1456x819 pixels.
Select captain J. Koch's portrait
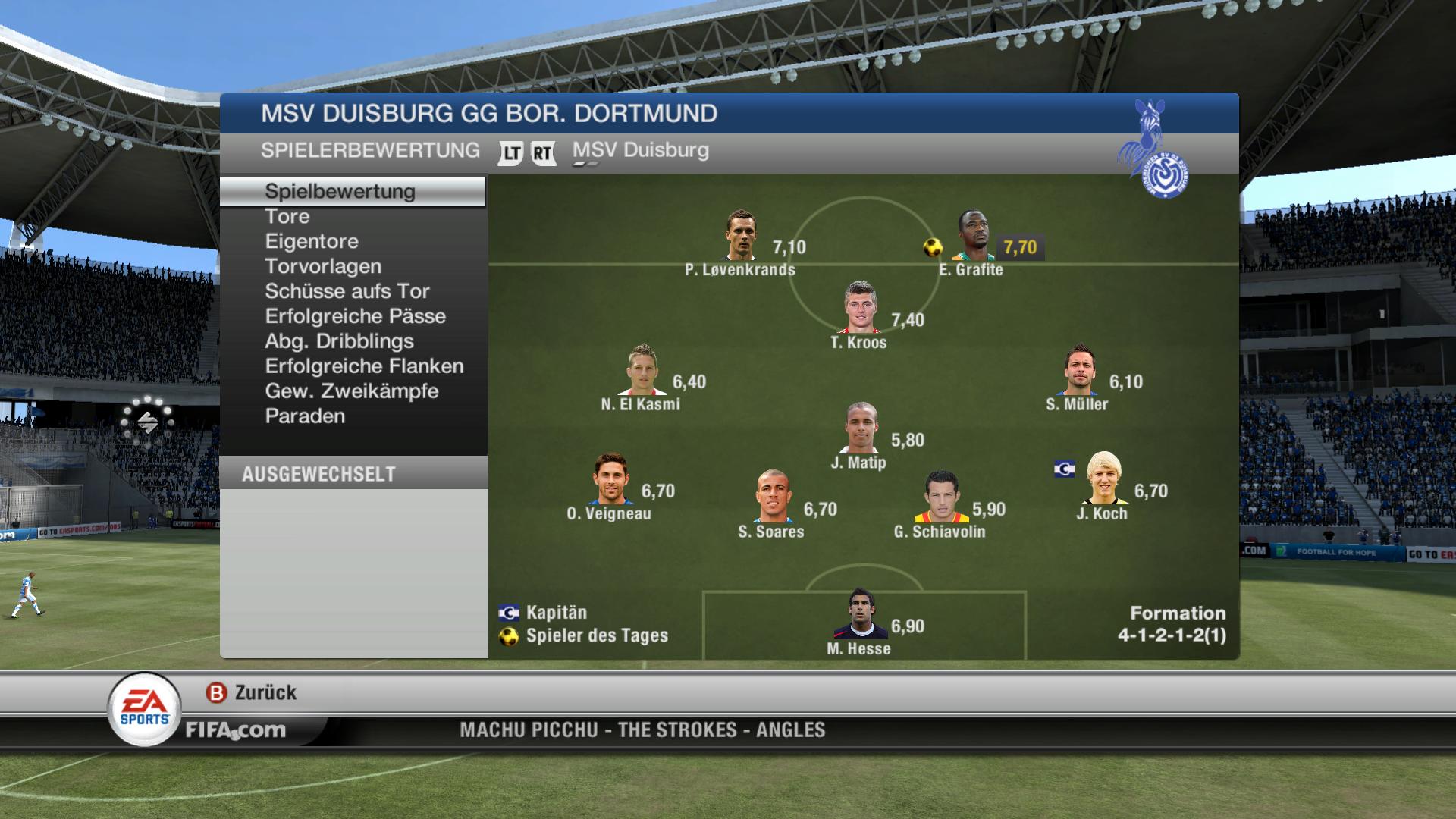(1103, 479)
